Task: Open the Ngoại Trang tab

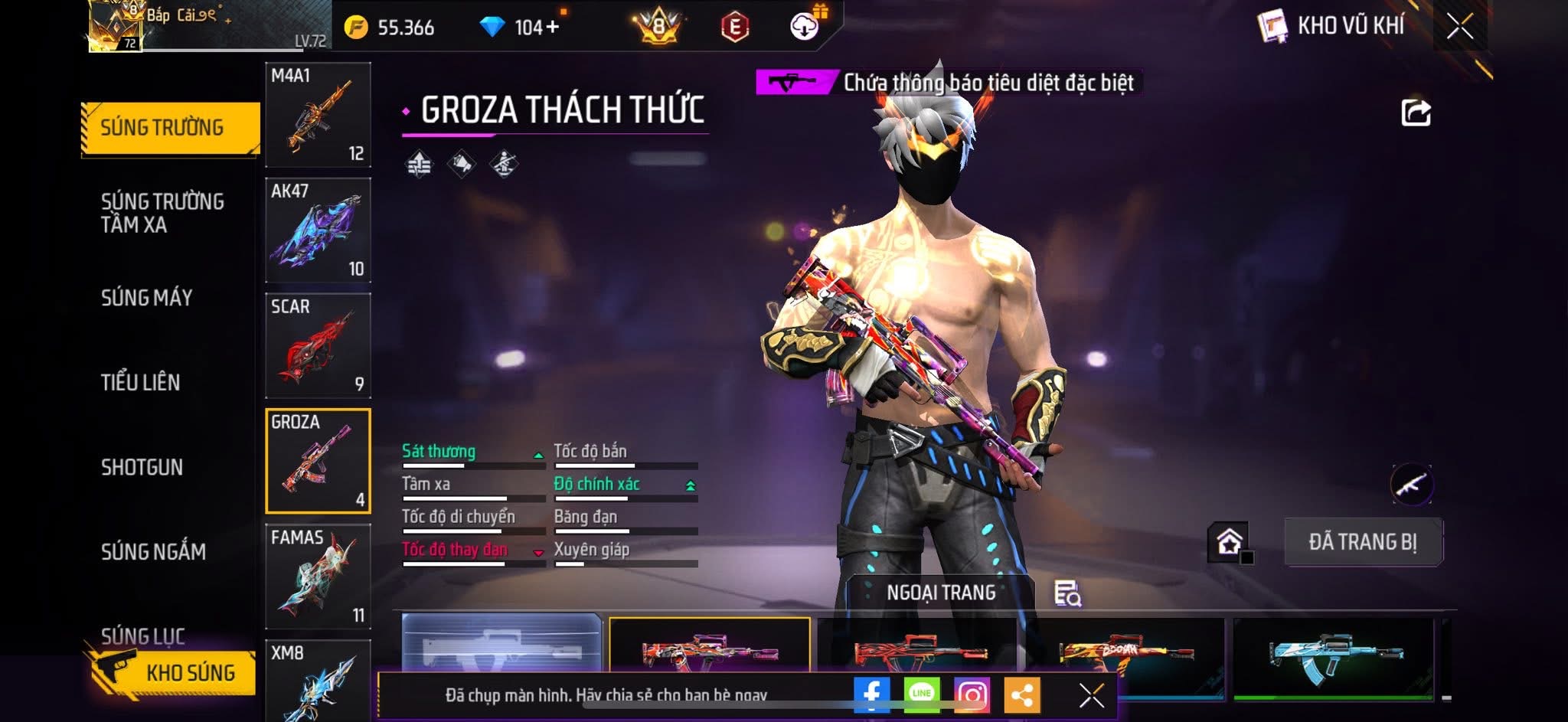Action: [941, 593]
